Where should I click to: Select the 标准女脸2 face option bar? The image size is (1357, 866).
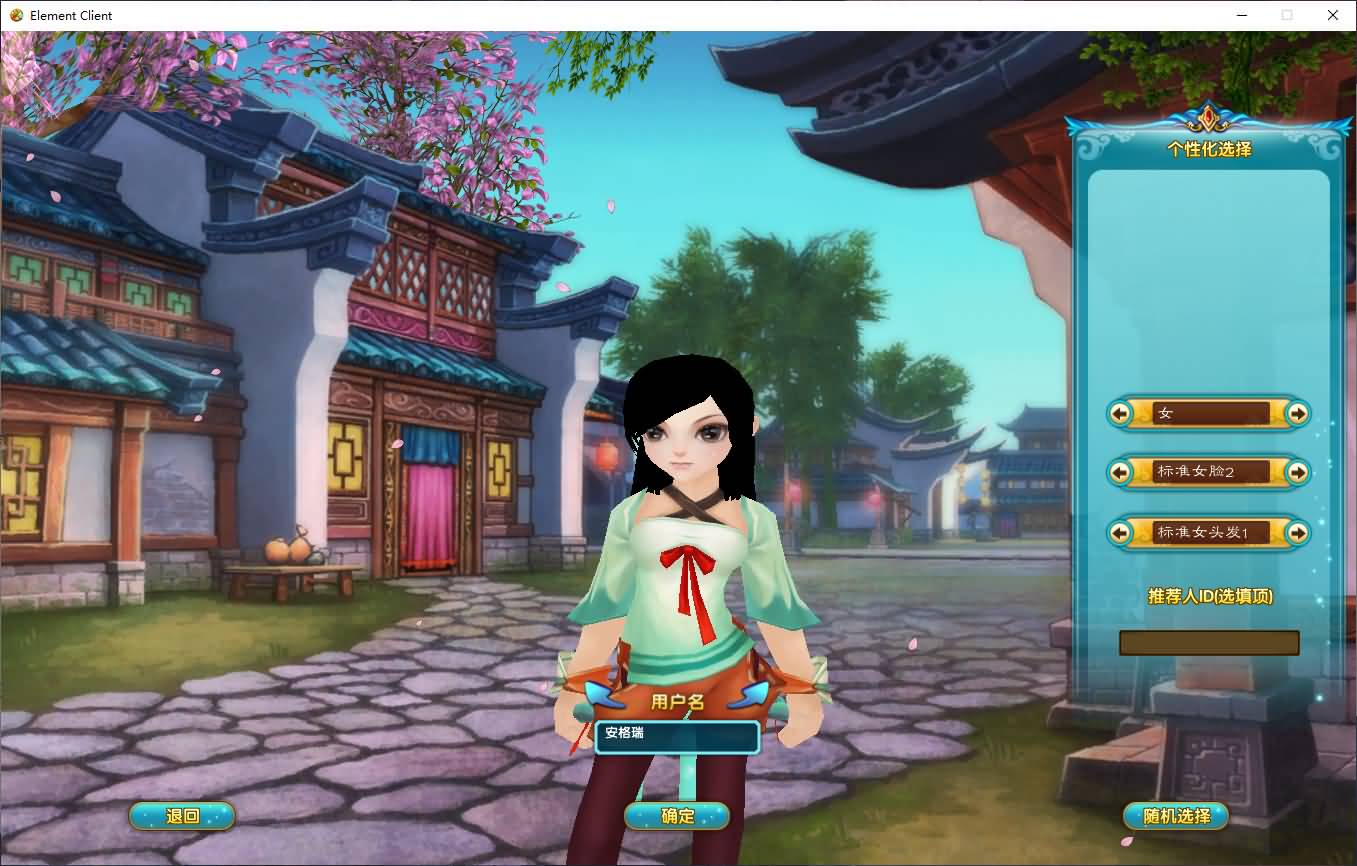[1209, 472]
